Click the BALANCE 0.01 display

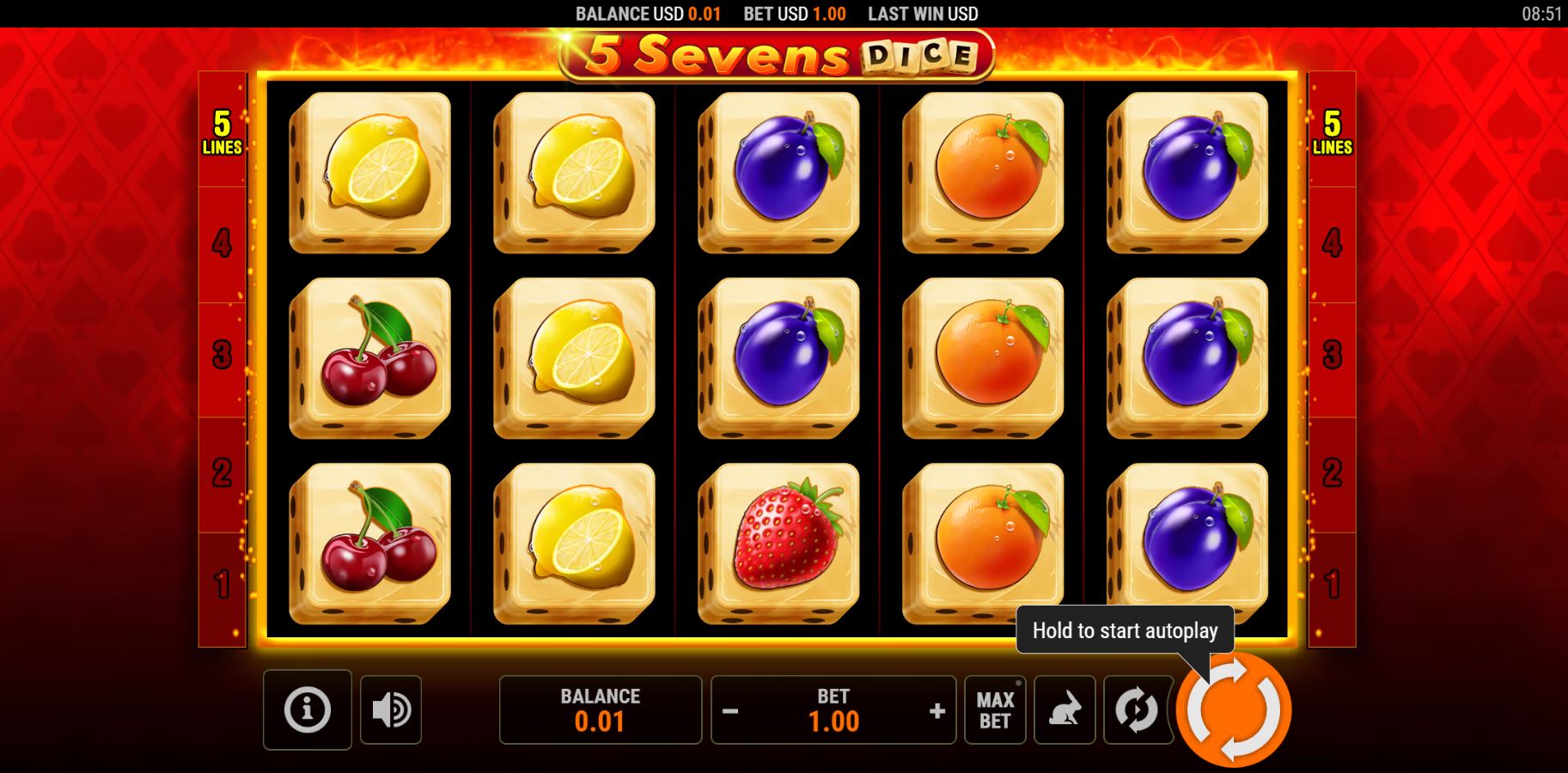600,710
